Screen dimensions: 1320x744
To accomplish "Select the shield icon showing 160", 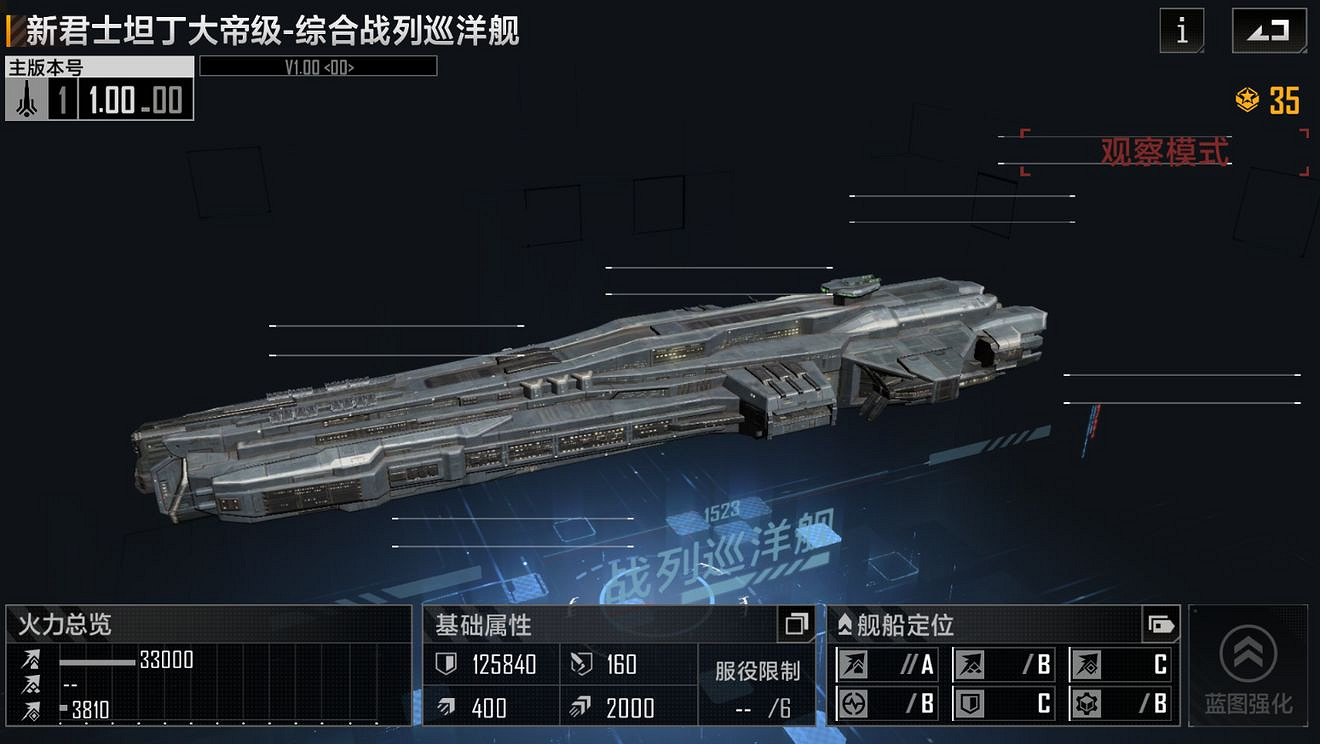I will pos(578,662).
